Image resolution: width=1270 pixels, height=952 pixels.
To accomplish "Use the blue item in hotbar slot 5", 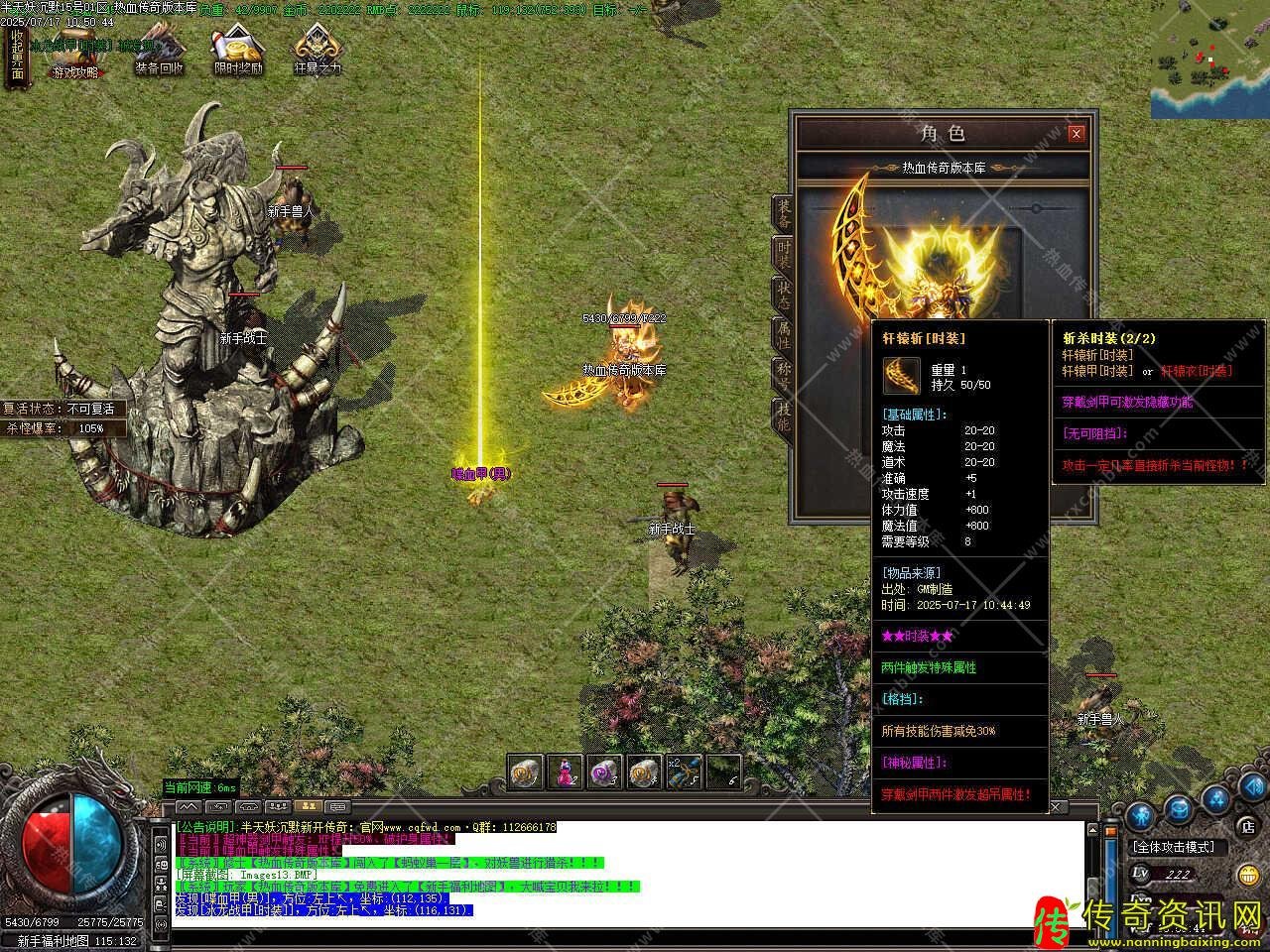I will point(685,772).
